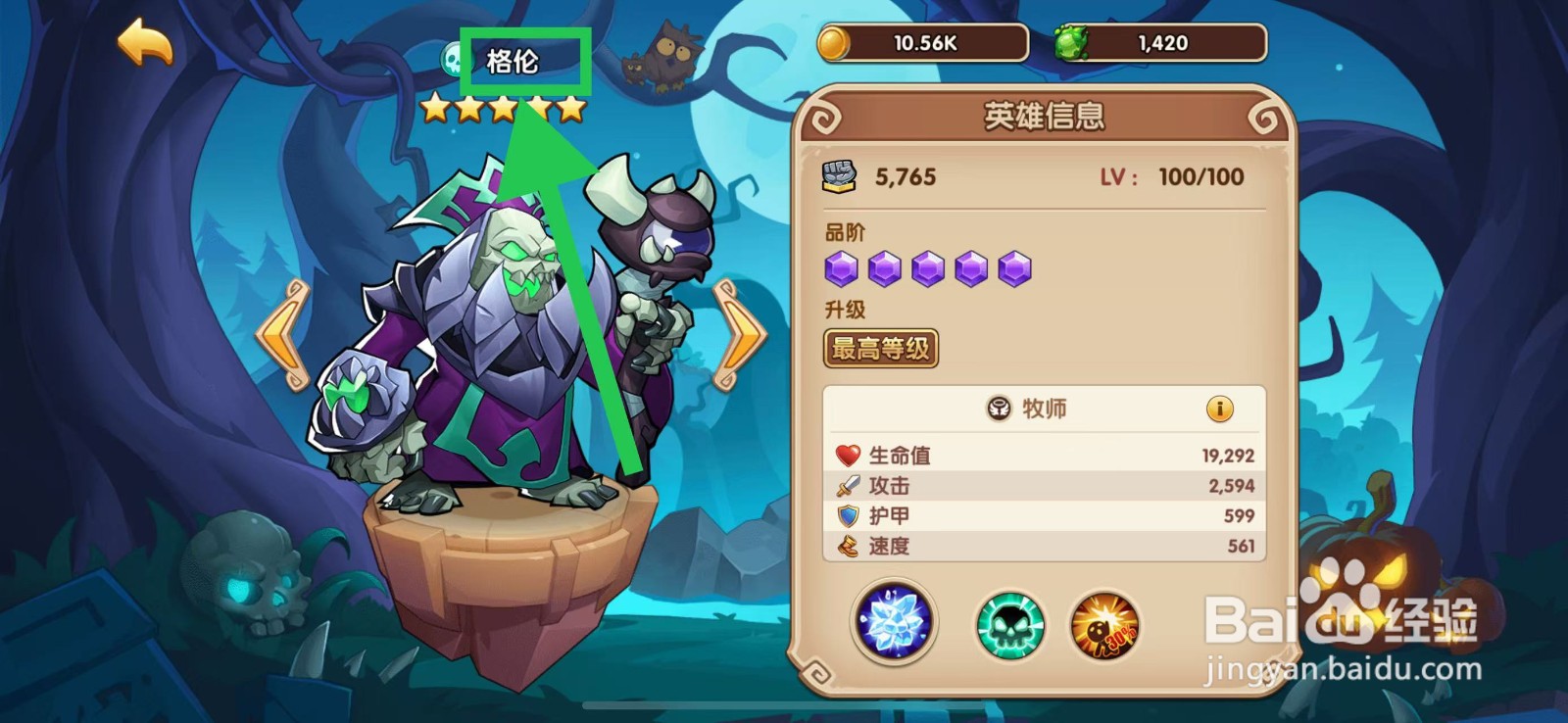
Task: Click the power rating trophy icon
Action: click(x=841, y=176)
